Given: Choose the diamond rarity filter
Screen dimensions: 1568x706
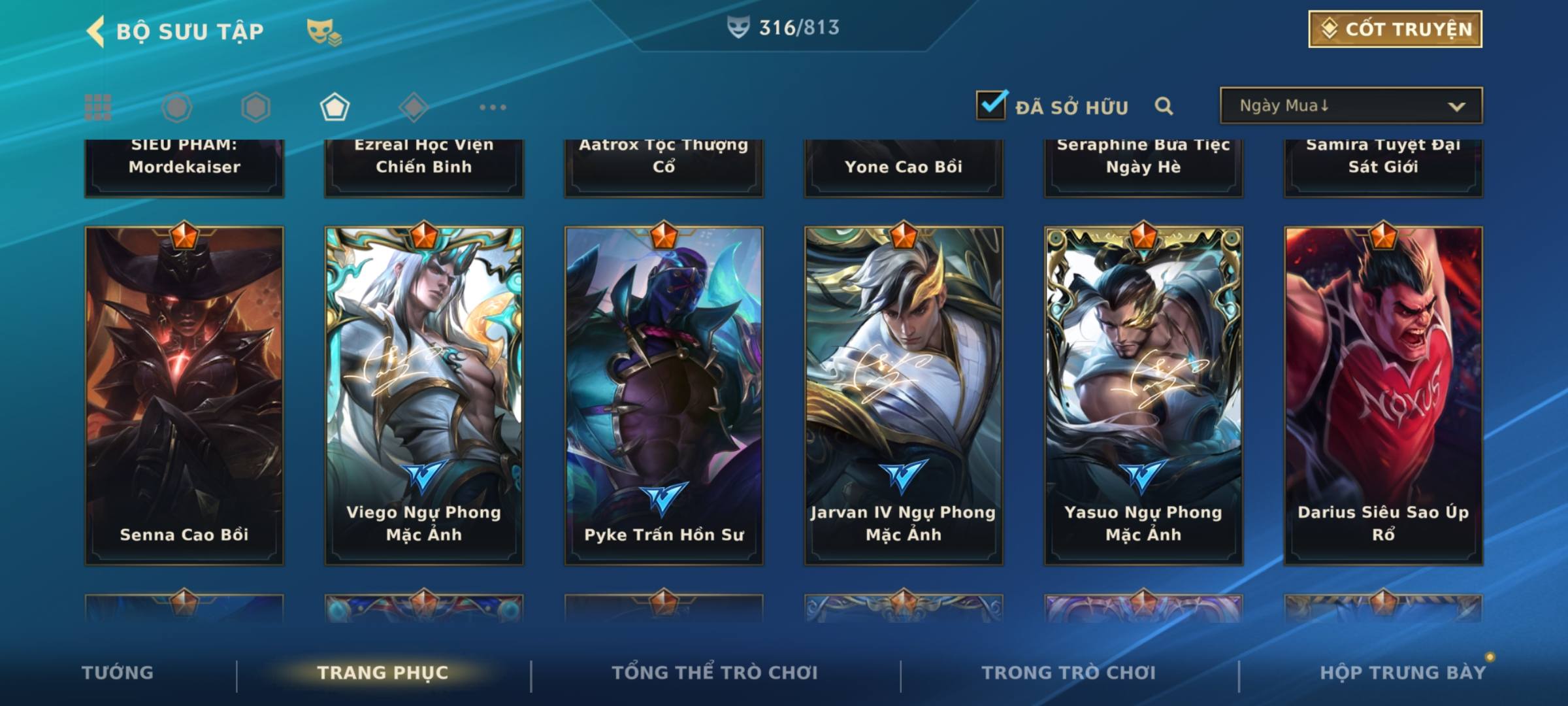Looking at the screenshot, I should tap(414, 107).
